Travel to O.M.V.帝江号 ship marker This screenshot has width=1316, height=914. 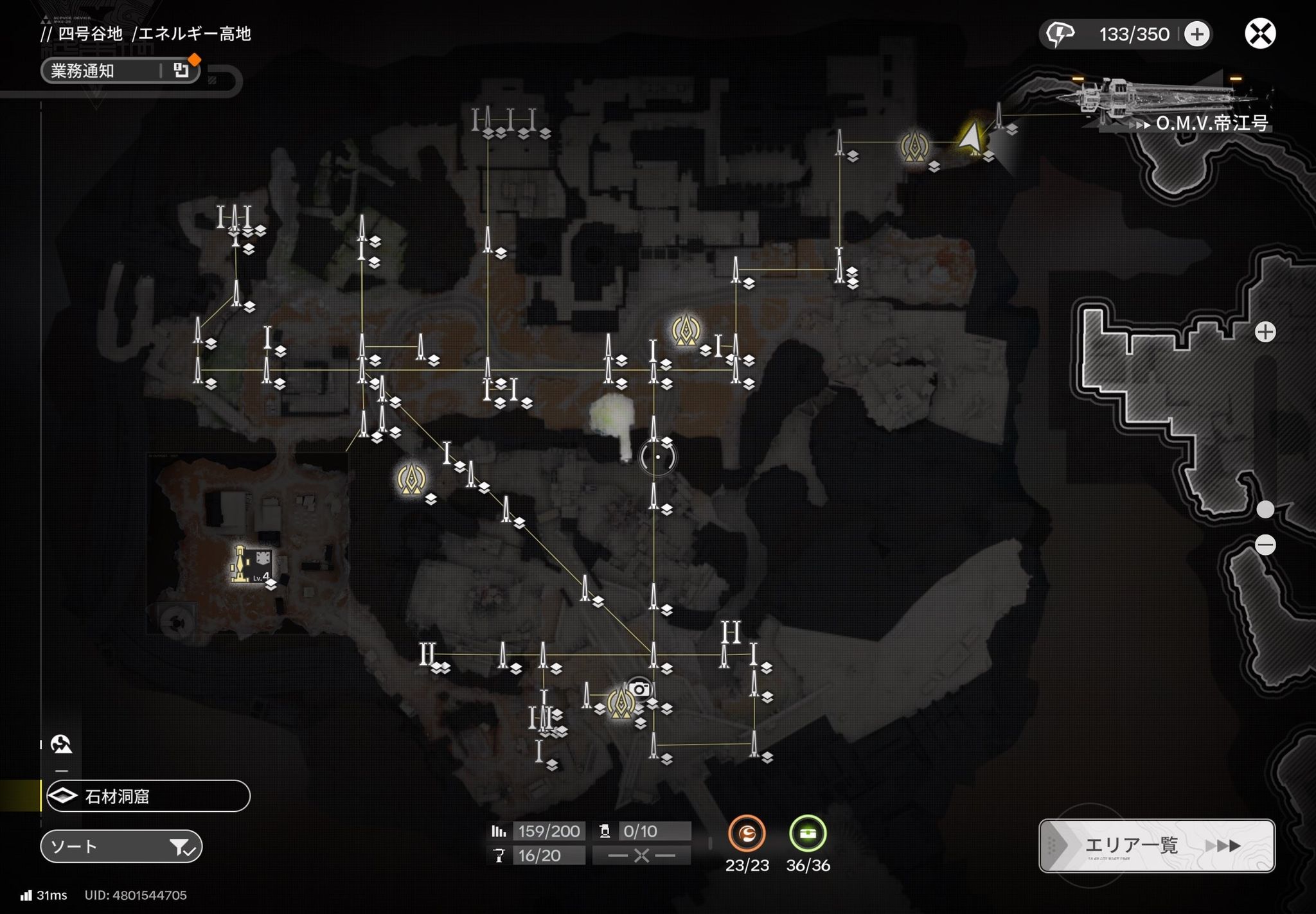pyautogui.click(x=1211, y=123)
